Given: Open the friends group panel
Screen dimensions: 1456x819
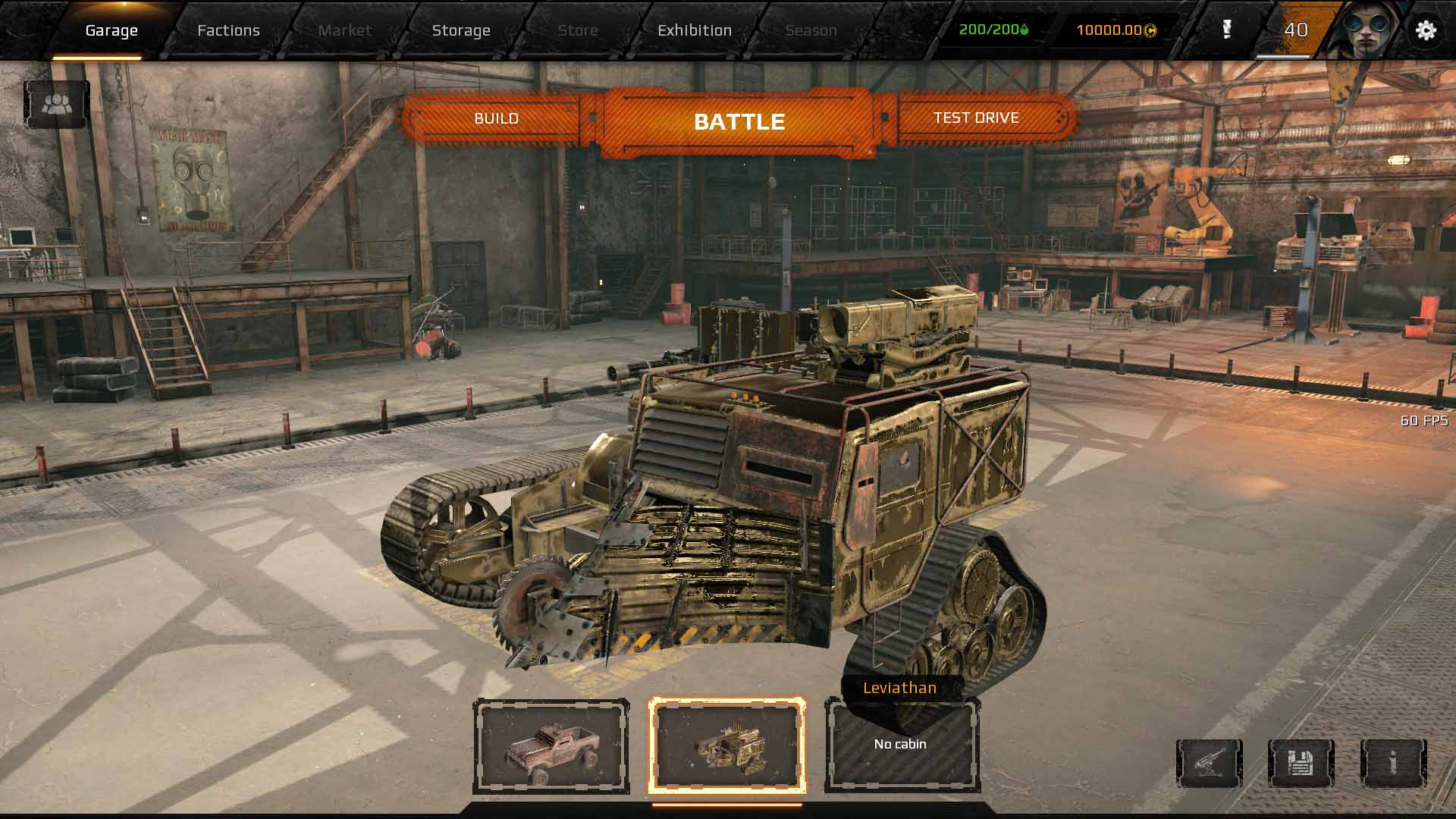Looking at the screenshot, I should pyautogui.click(x=57, y=105).
